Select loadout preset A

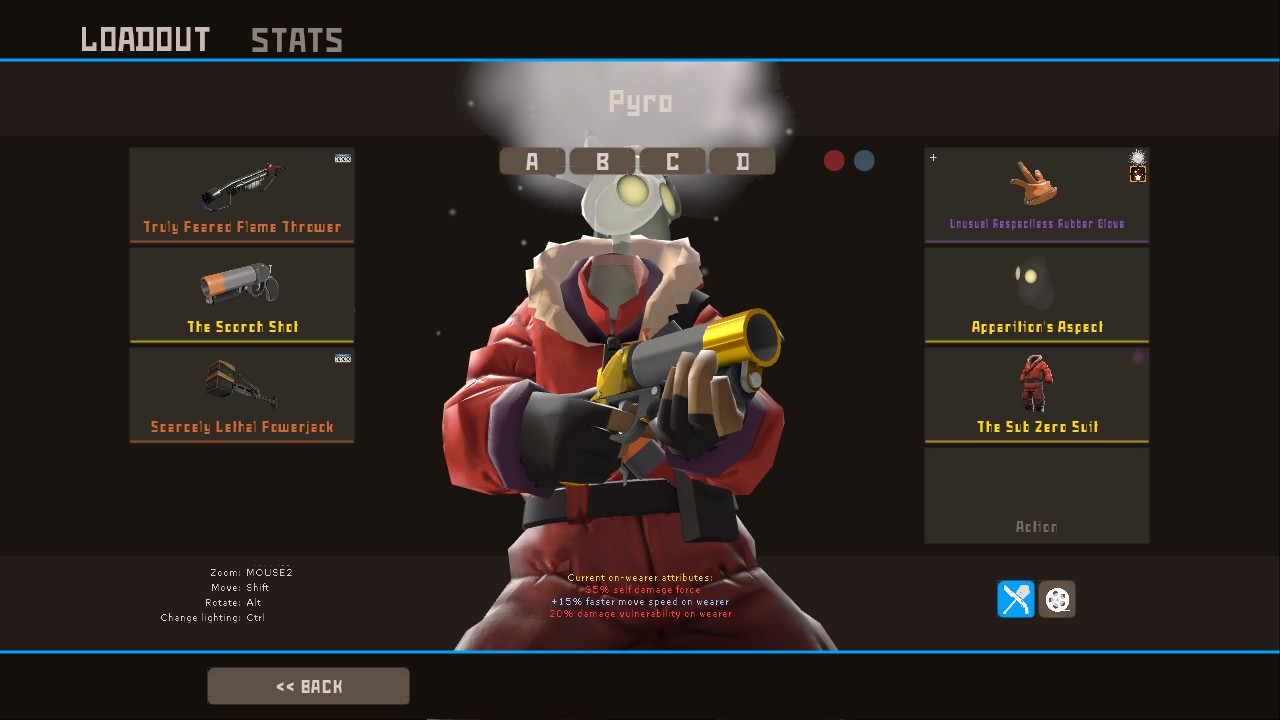click(532, 161)
